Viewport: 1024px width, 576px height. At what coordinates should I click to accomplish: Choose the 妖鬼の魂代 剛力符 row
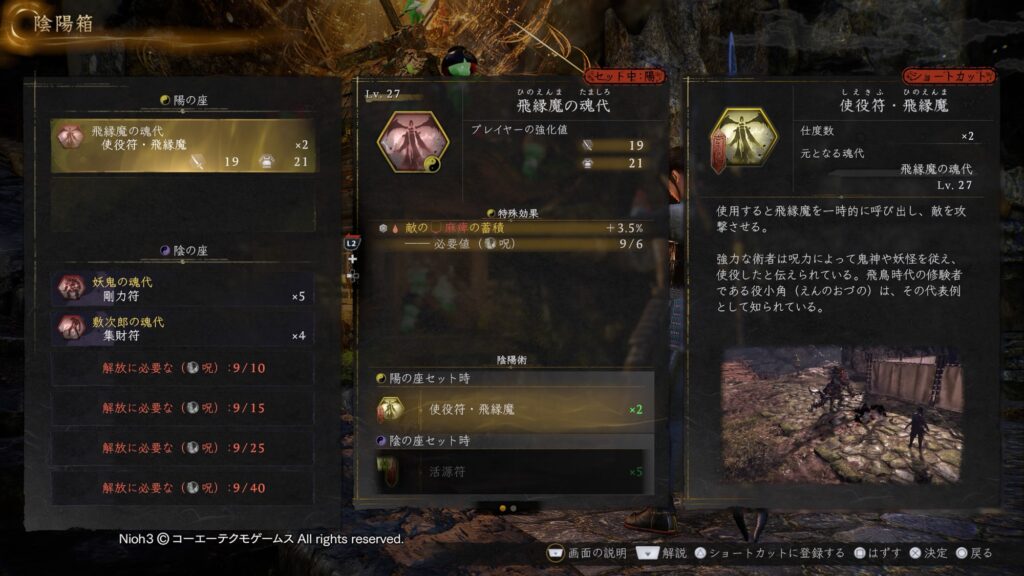184,289
